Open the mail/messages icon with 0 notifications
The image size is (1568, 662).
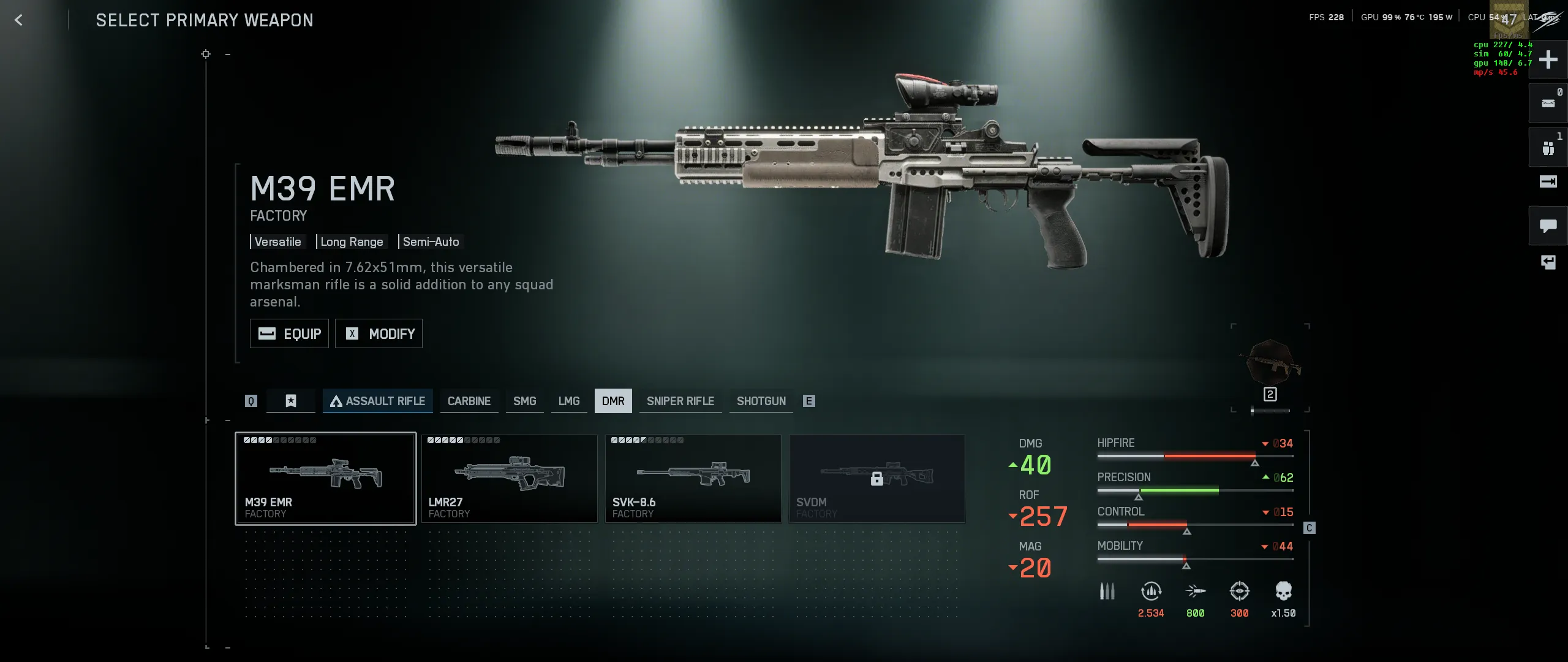1548,103
